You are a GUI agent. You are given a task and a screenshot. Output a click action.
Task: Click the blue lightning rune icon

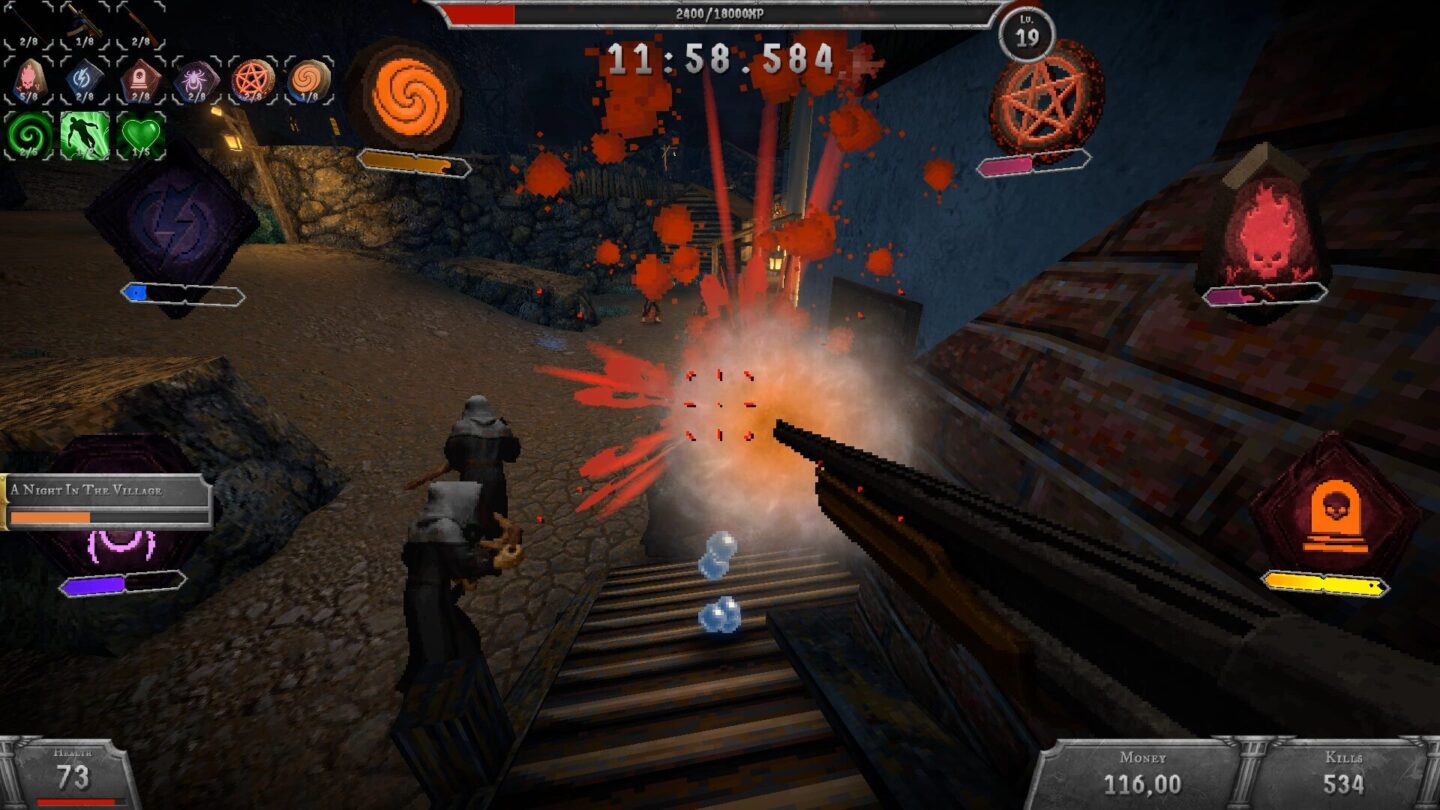[84, 76]
